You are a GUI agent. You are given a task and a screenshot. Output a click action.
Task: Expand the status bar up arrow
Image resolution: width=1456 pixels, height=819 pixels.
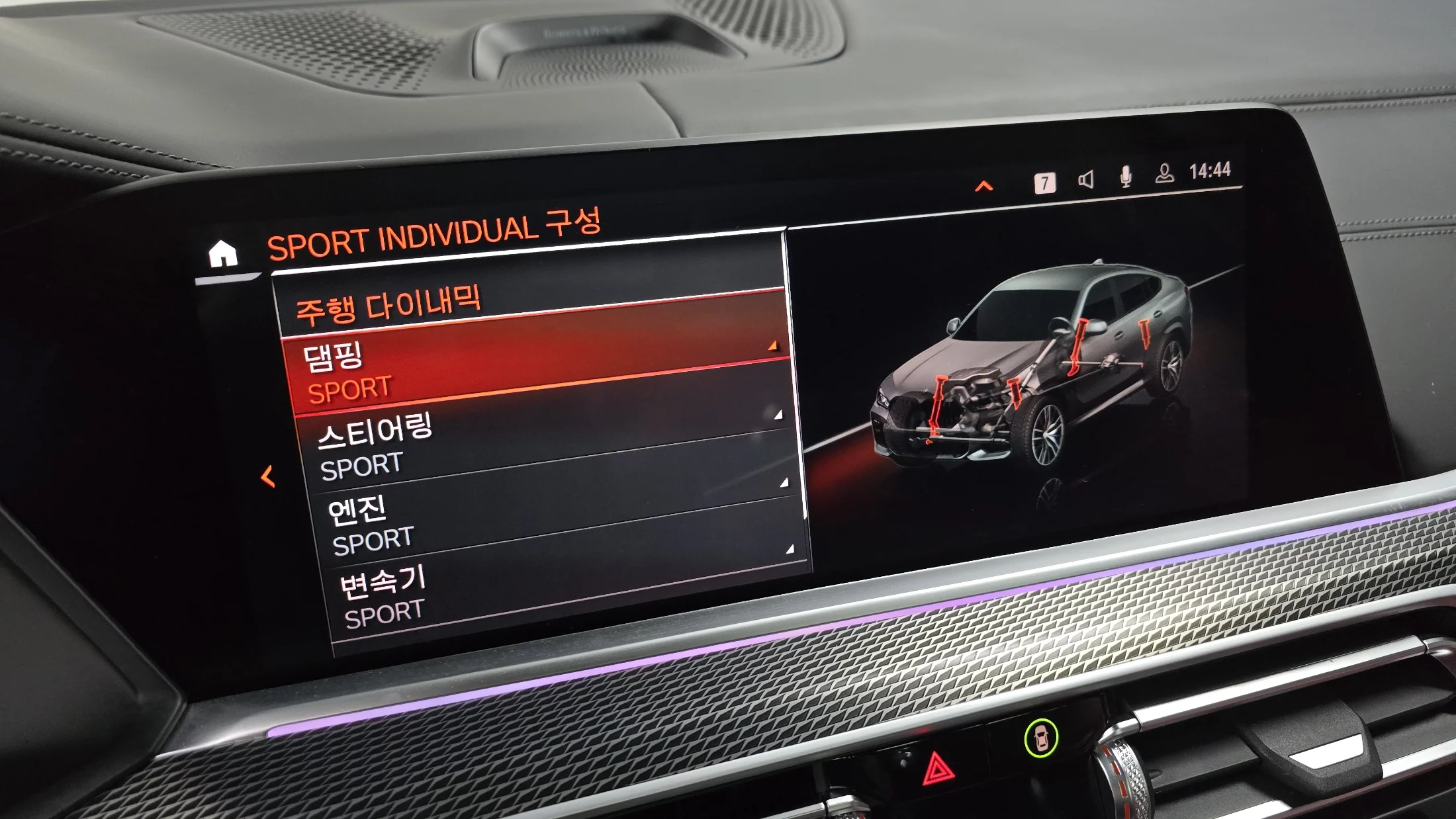click(984, 187)
